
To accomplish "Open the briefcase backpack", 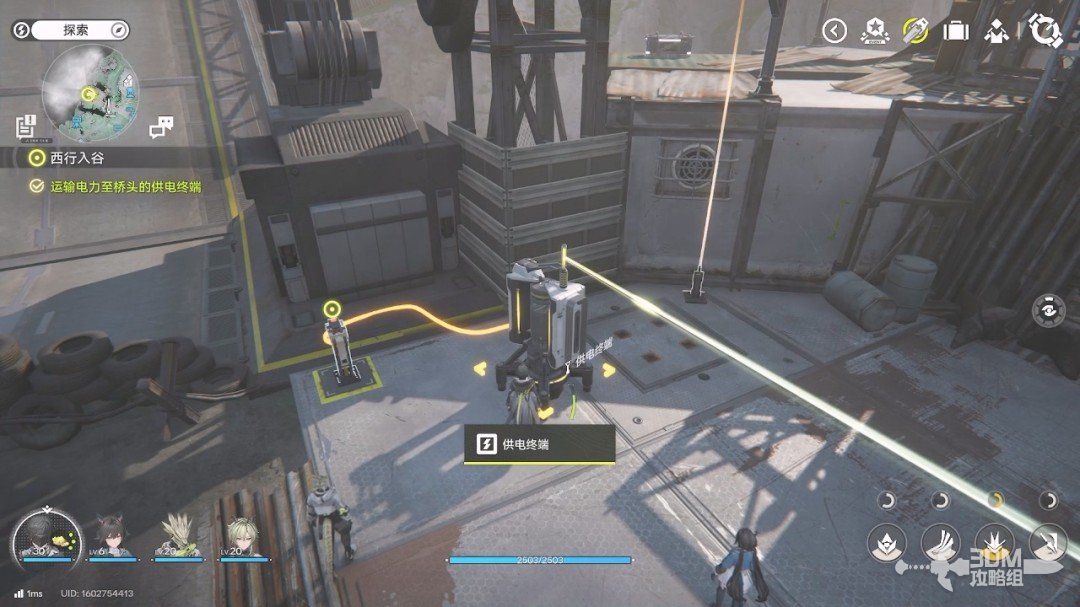I will [x=956, y=31].
